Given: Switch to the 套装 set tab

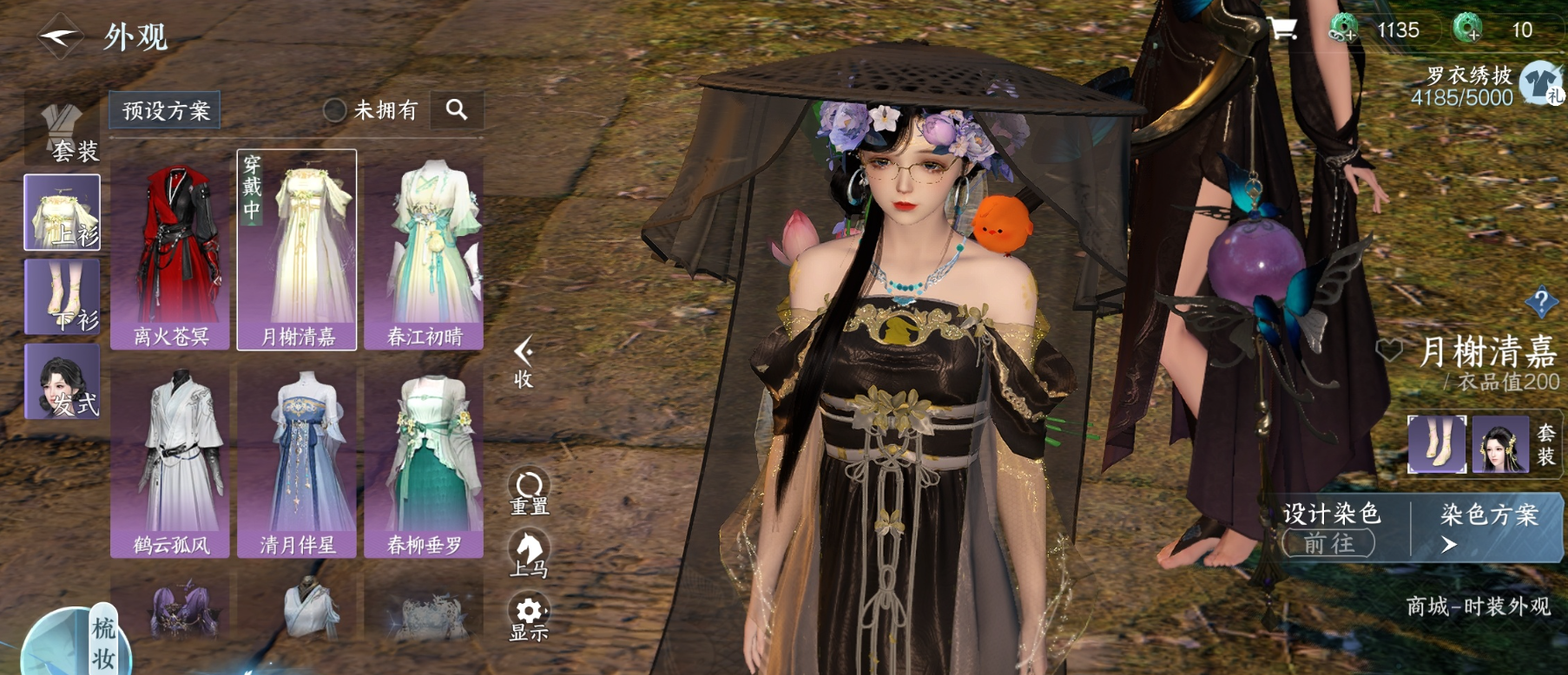Looking at the screenshot, I should [63, 133].
